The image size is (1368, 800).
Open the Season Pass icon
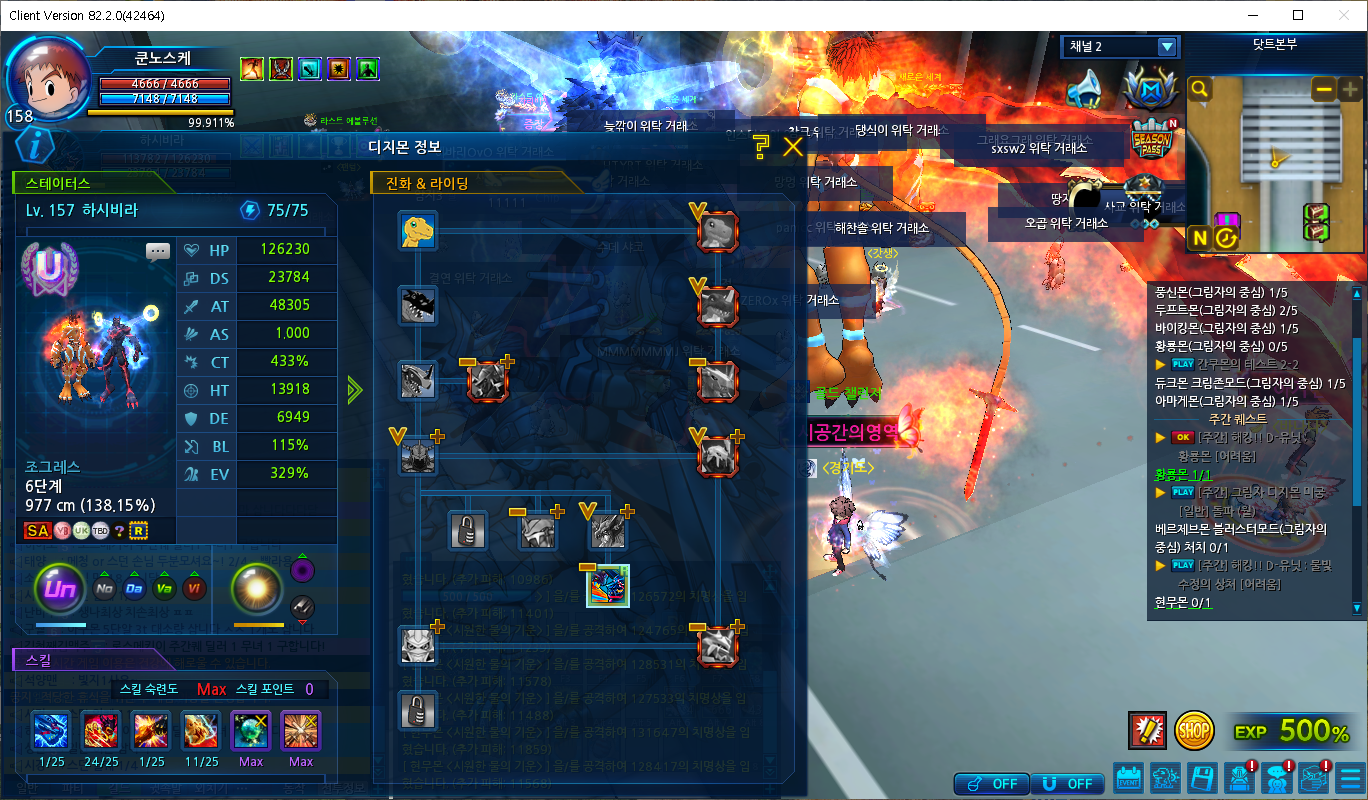tap(1150, 141)
